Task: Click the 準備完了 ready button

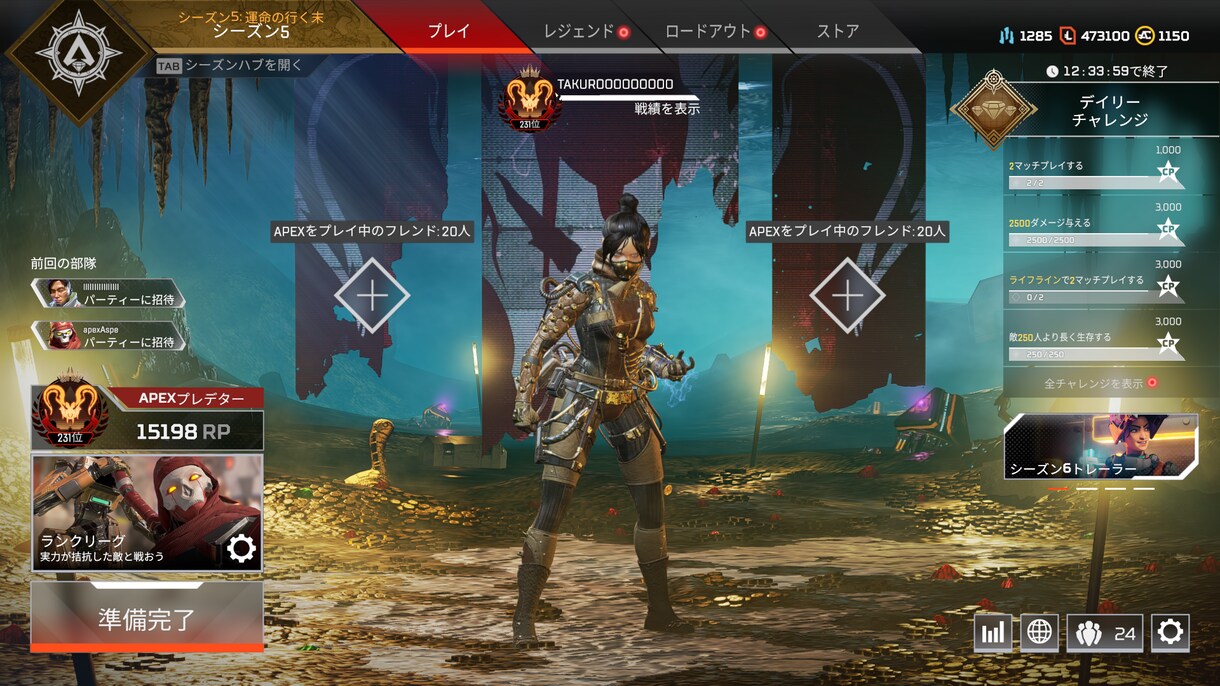Action: [147, 618]
